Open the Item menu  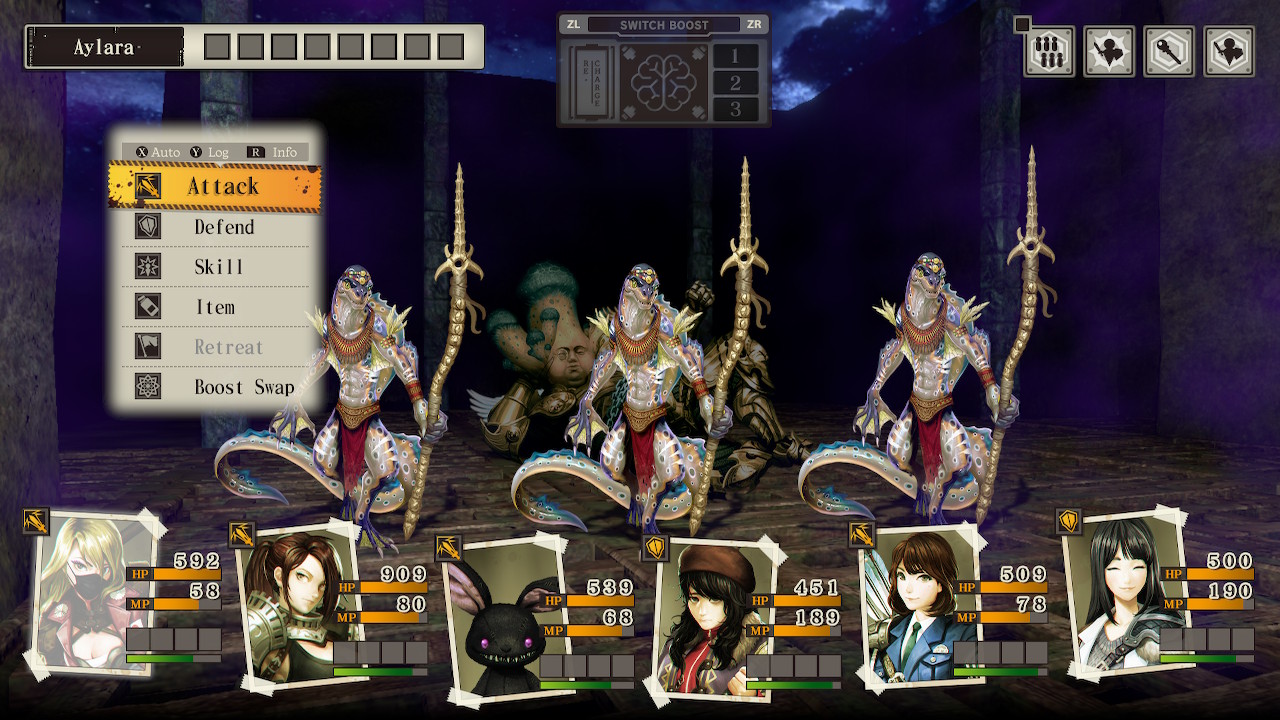coord(216,307)
